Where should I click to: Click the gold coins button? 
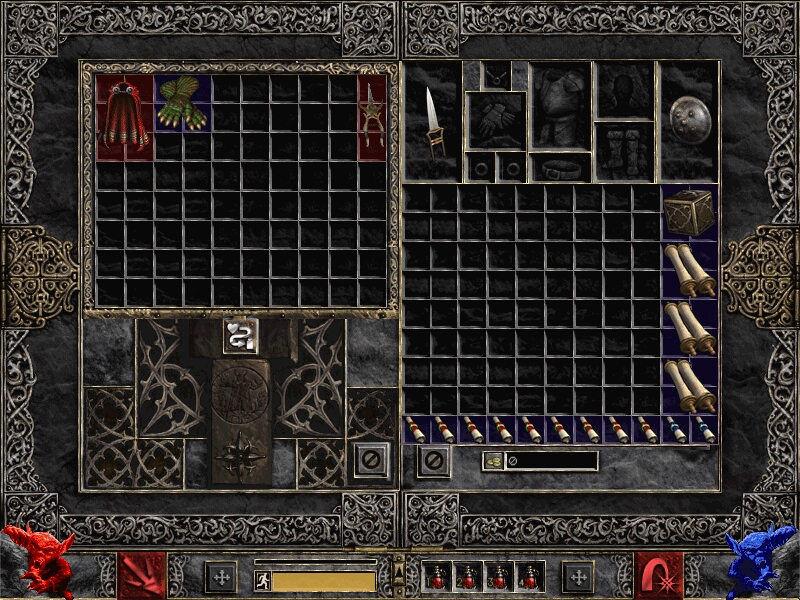click(x=494, y=461)
